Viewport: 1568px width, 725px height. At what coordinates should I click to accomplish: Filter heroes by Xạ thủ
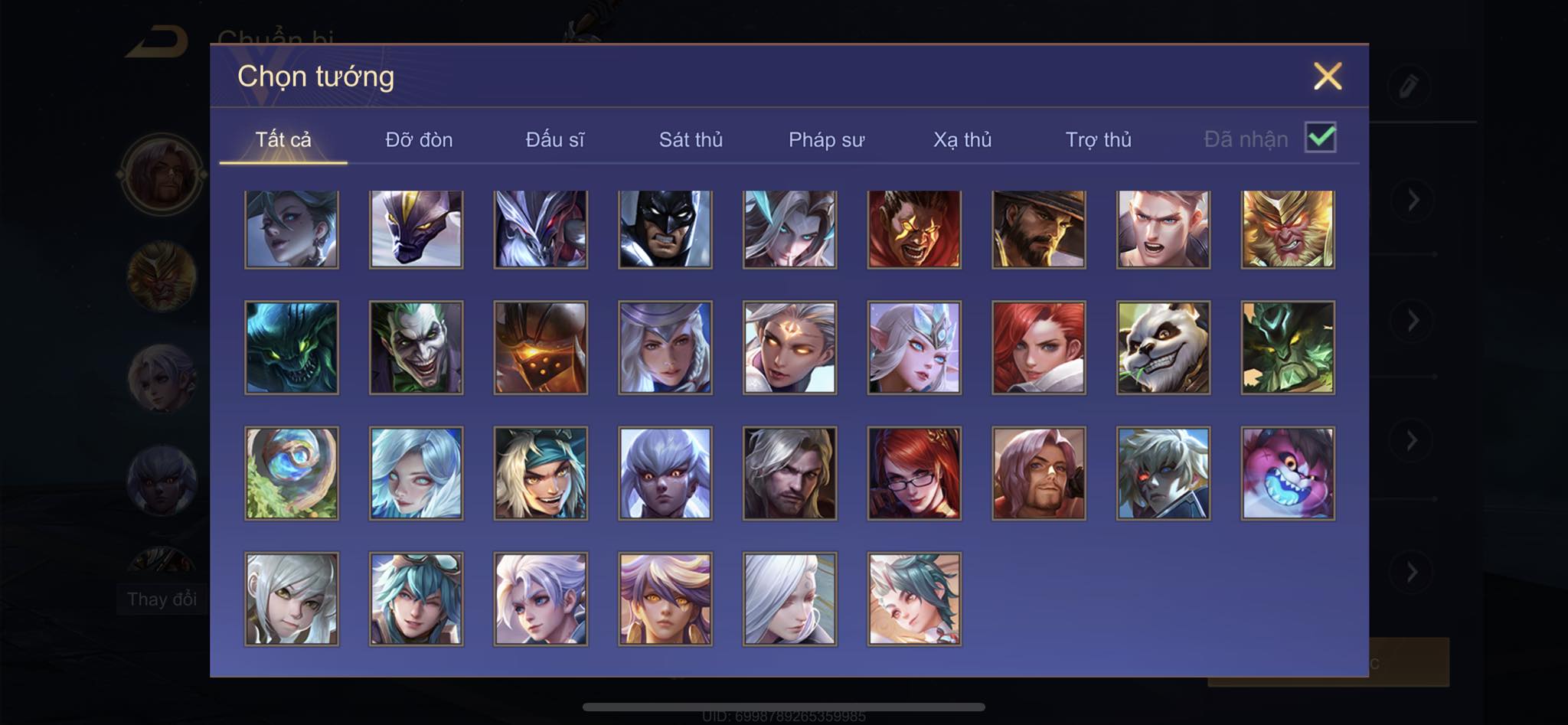pos(962,139)
